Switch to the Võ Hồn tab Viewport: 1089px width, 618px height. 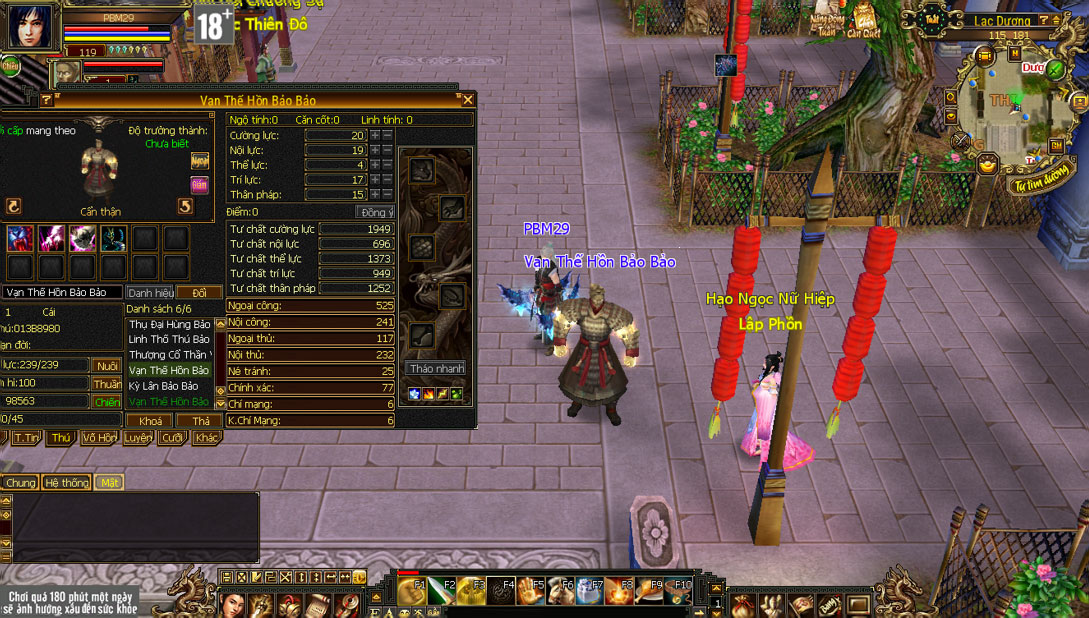tap(99, 438)
